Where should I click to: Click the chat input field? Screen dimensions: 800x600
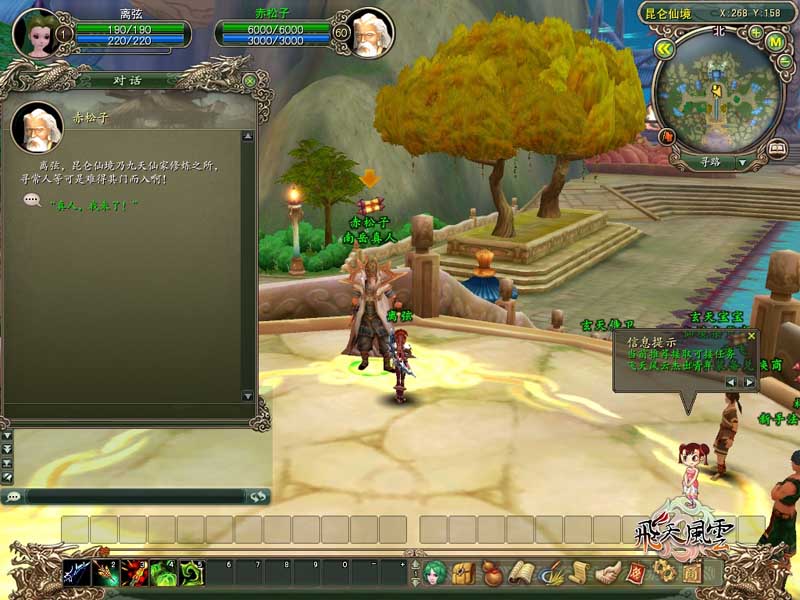(135, 496)
